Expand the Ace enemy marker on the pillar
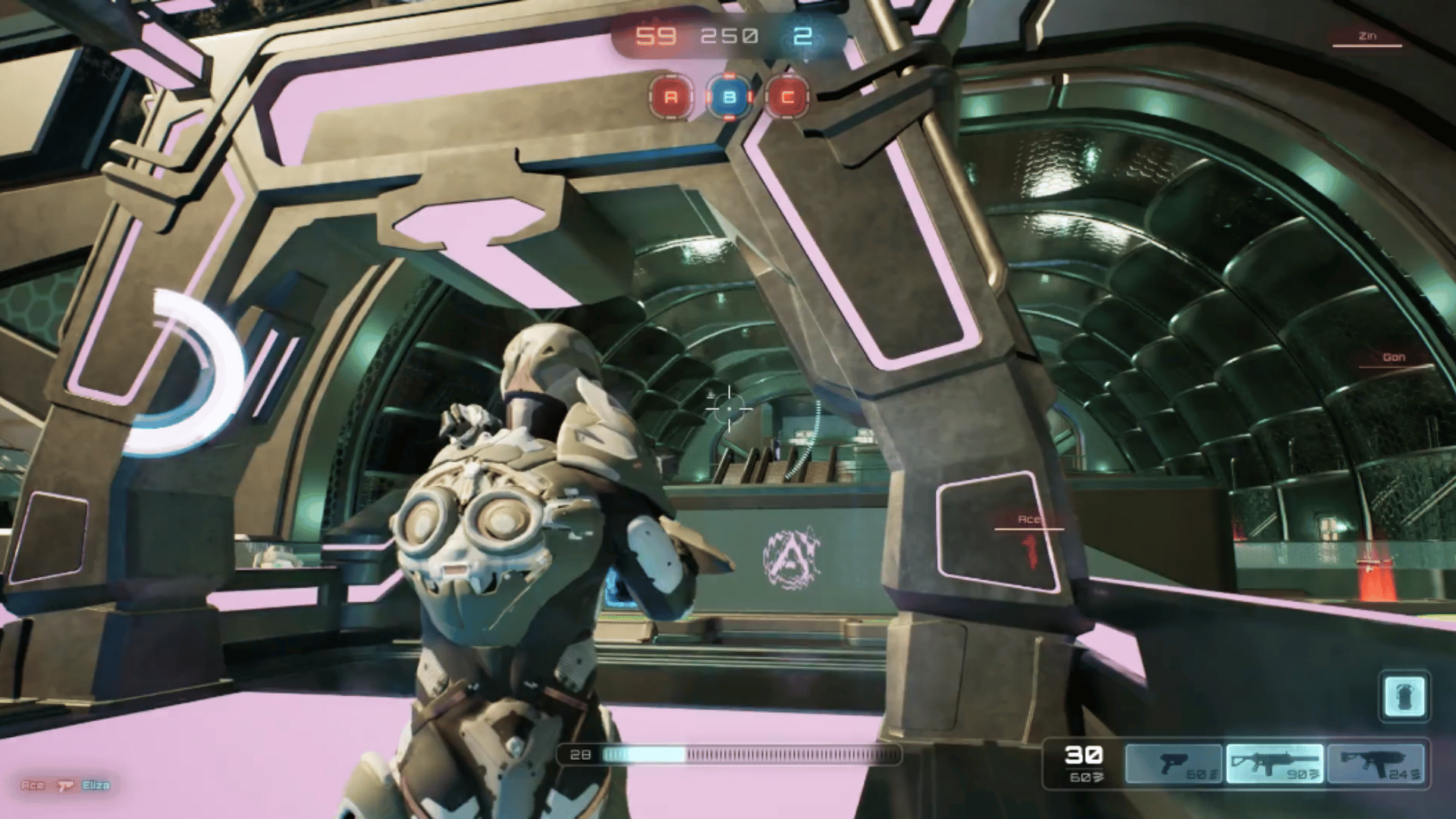 click(x=1031, y=520)
